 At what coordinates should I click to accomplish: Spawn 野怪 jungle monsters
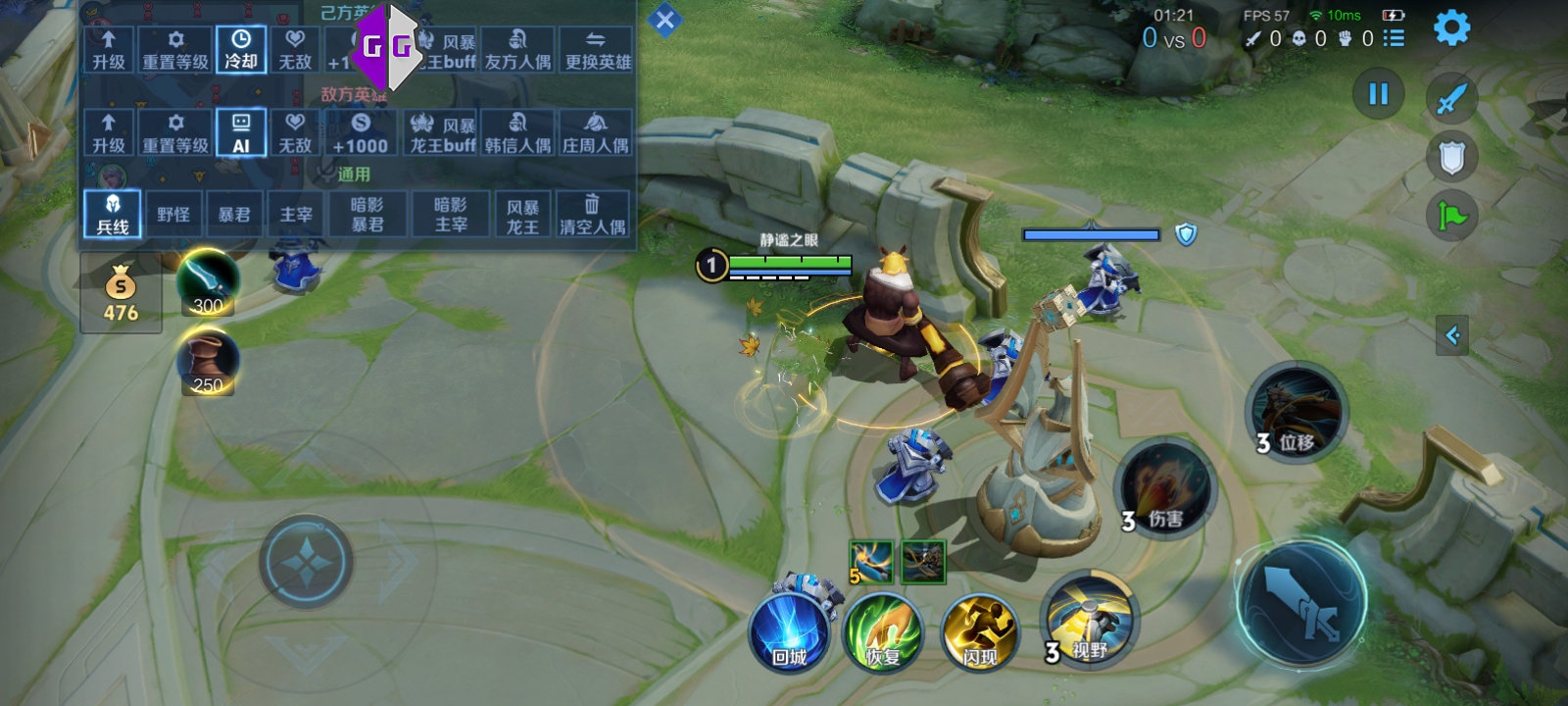pyautogui.click(x=173, y=214)
